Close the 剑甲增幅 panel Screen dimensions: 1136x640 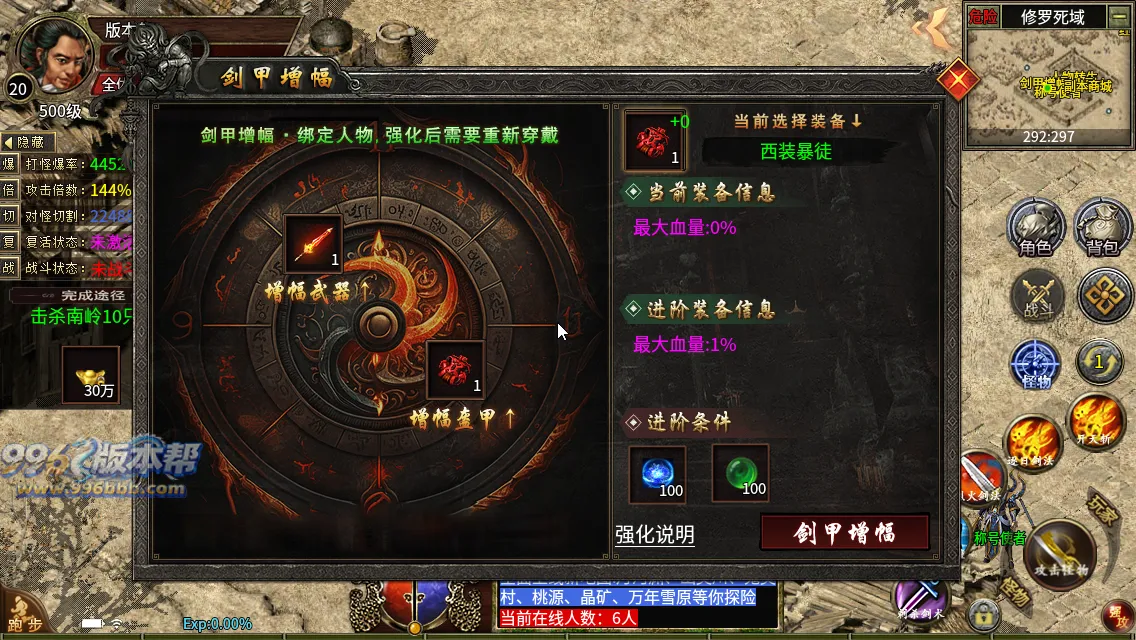click(957, 79)
